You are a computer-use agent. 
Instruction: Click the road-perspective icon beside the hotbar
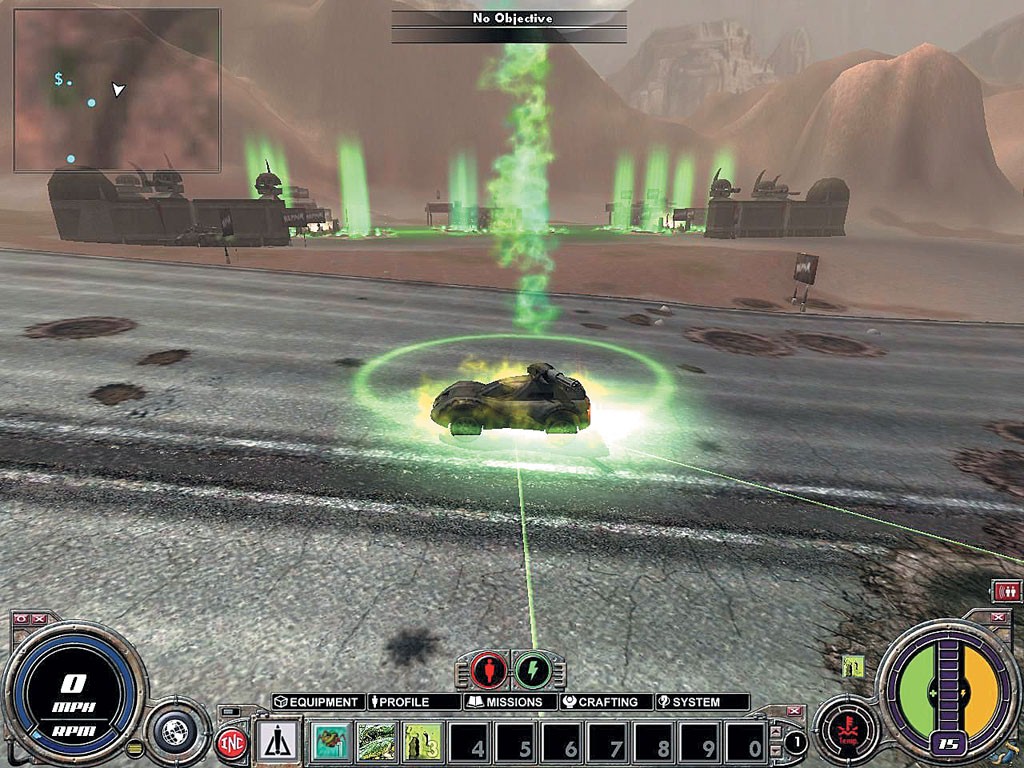276,742
